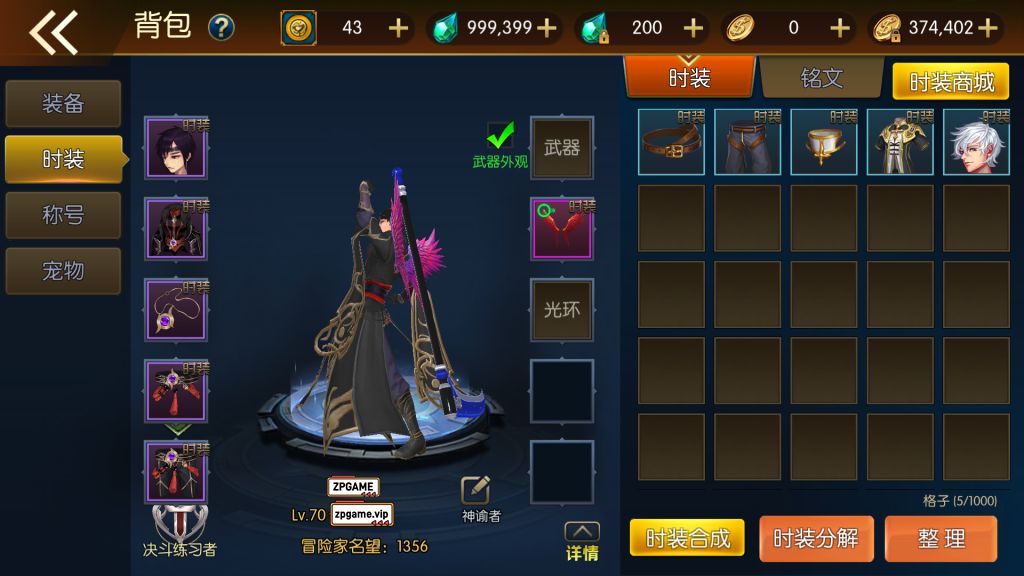The height and width of the screenshot is (576, 1024).
Task: Open the 宠物 pet tab
Action: click(63, 271)
